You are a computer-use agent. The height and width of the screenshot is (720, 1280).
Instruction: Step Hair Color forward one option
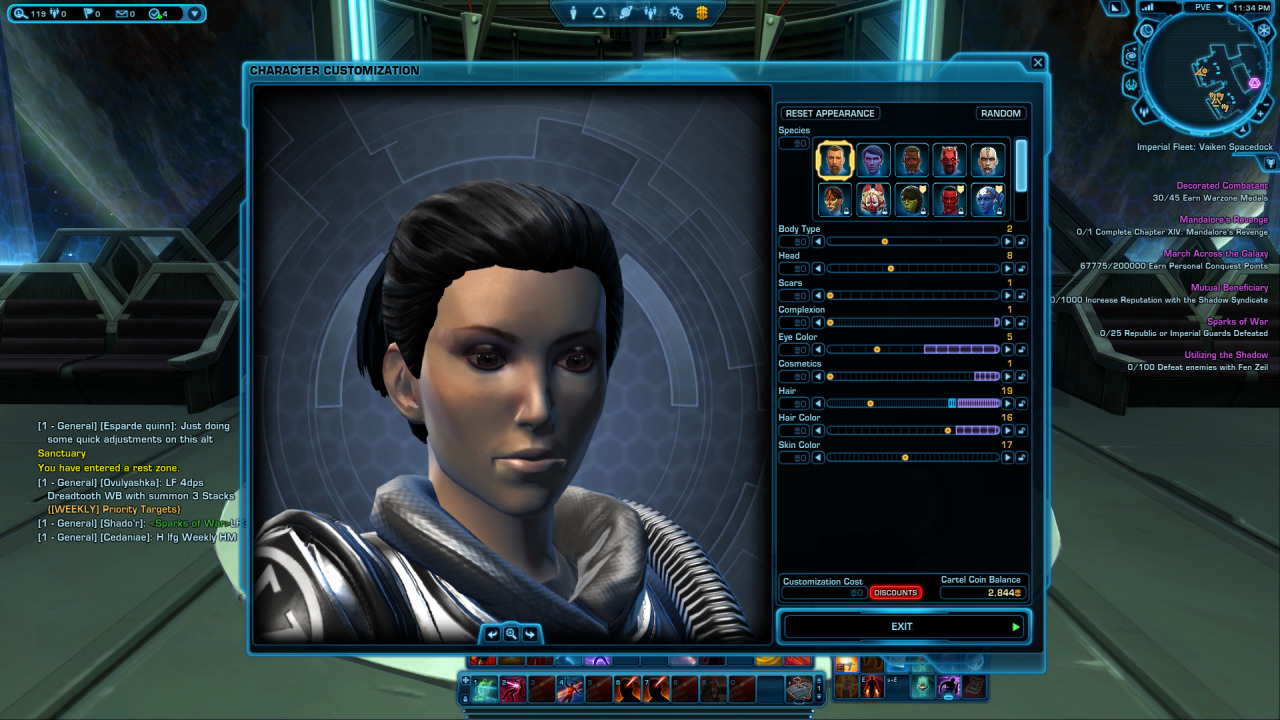1007,431
